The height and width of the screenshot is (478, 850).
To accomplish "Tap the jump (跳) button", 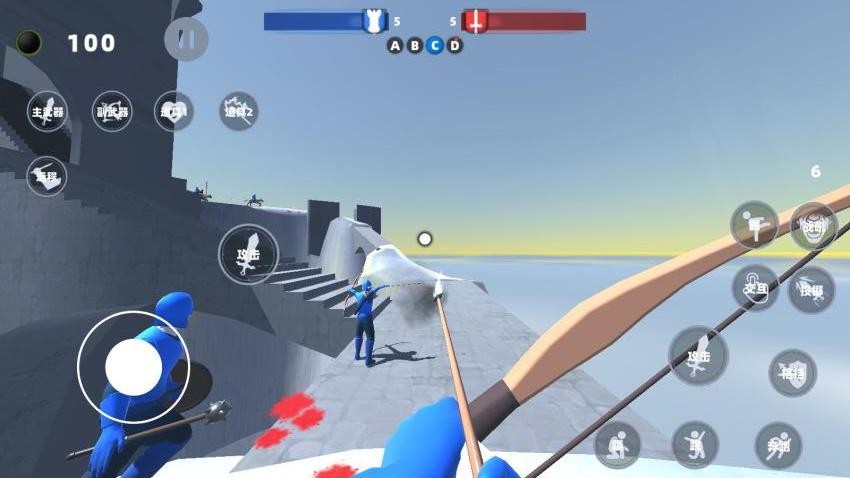I will point(695,444).
